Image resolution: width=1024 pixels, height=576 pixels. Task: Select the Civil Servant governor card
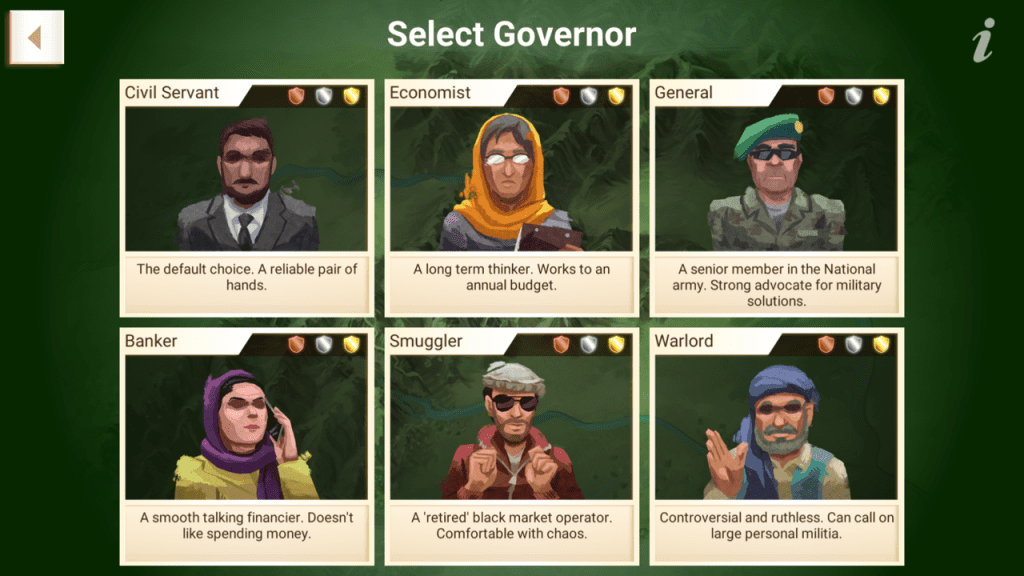coord(246,197)
